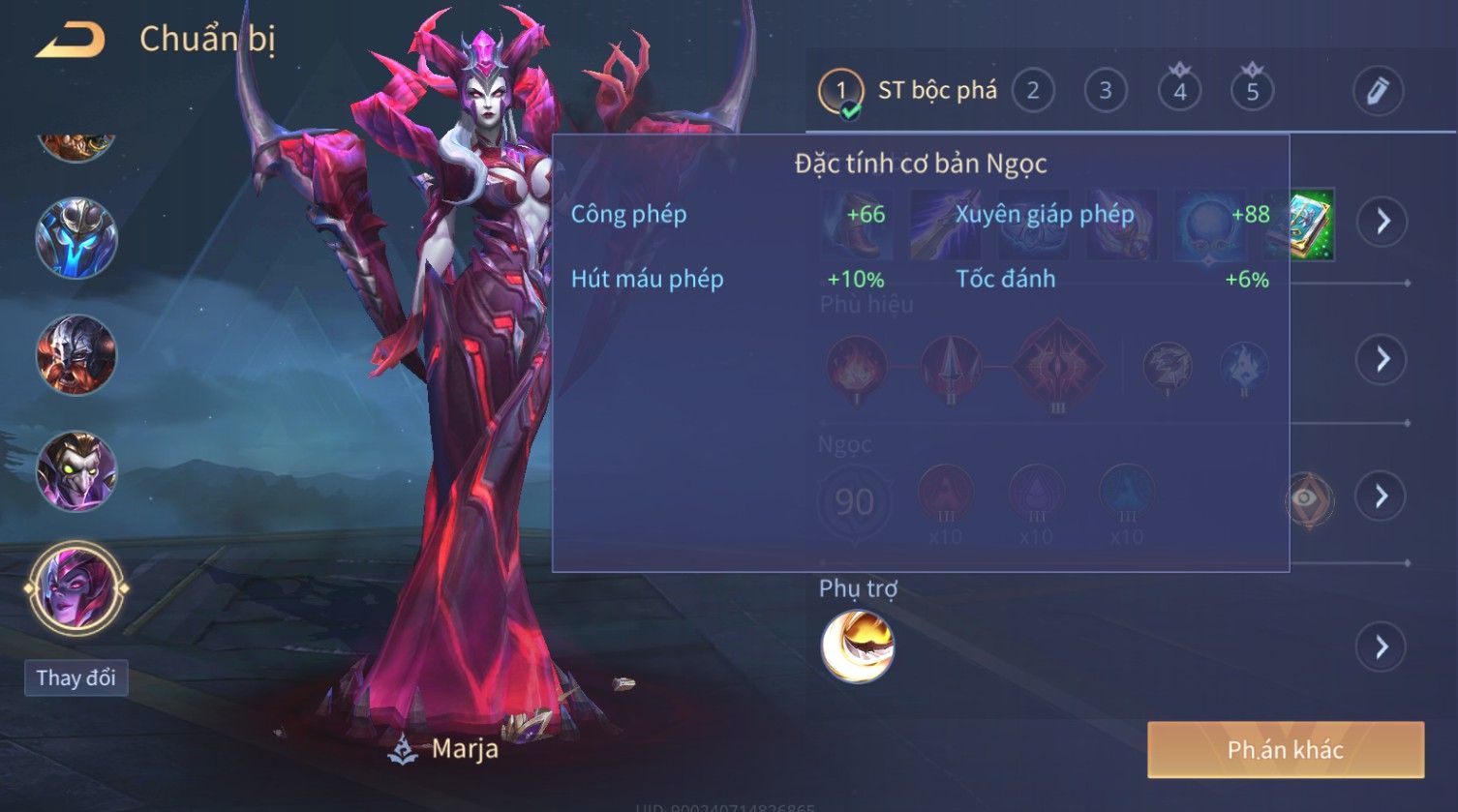Viewport: 1458px width, 812px height.
Task: Expand the Phù hiệu row arrow
Action: pyautogui.click(x=1382, y=359)
